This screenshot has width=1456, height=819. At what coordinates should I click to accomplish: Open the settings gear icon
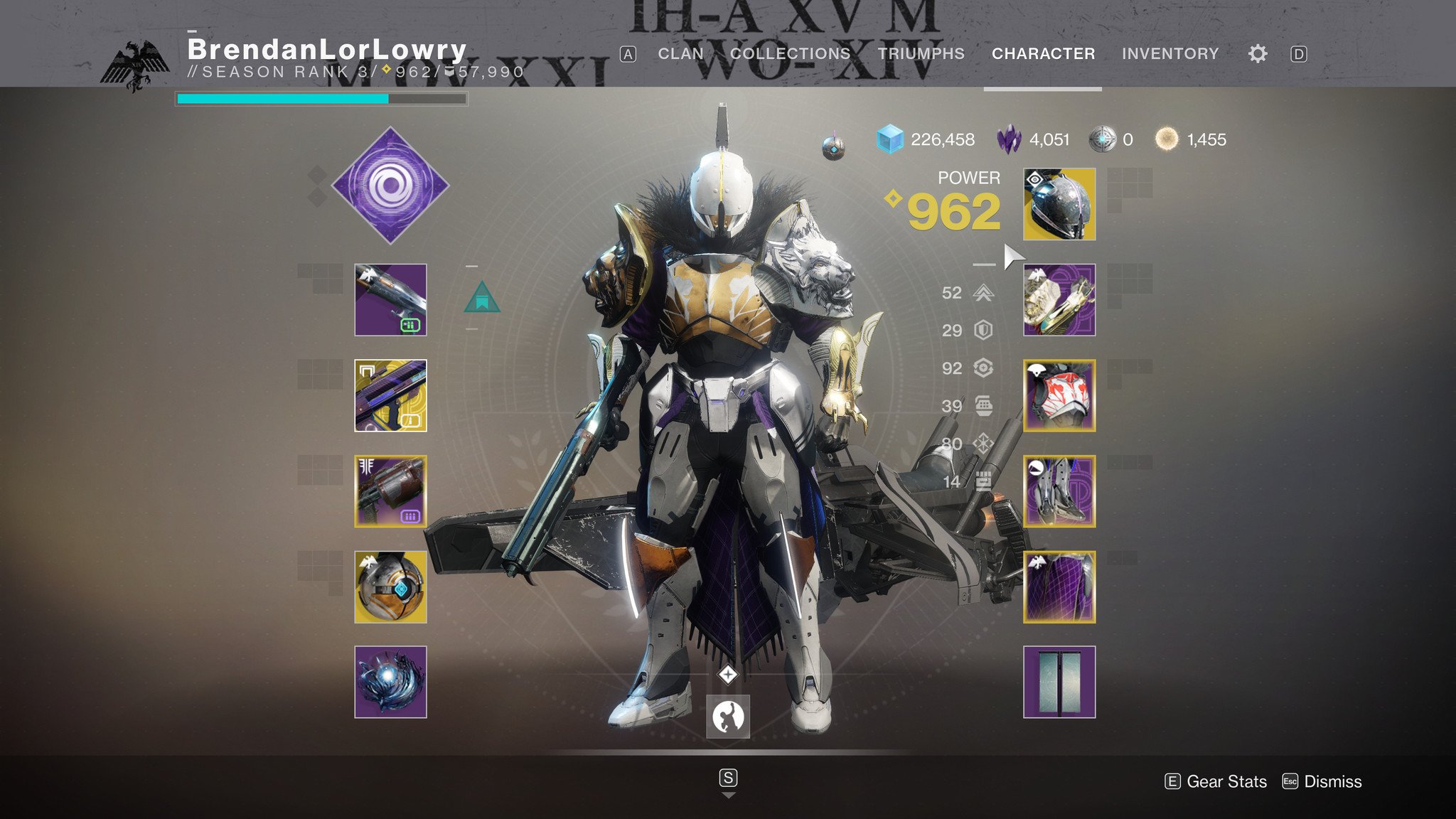(1258, 53)
